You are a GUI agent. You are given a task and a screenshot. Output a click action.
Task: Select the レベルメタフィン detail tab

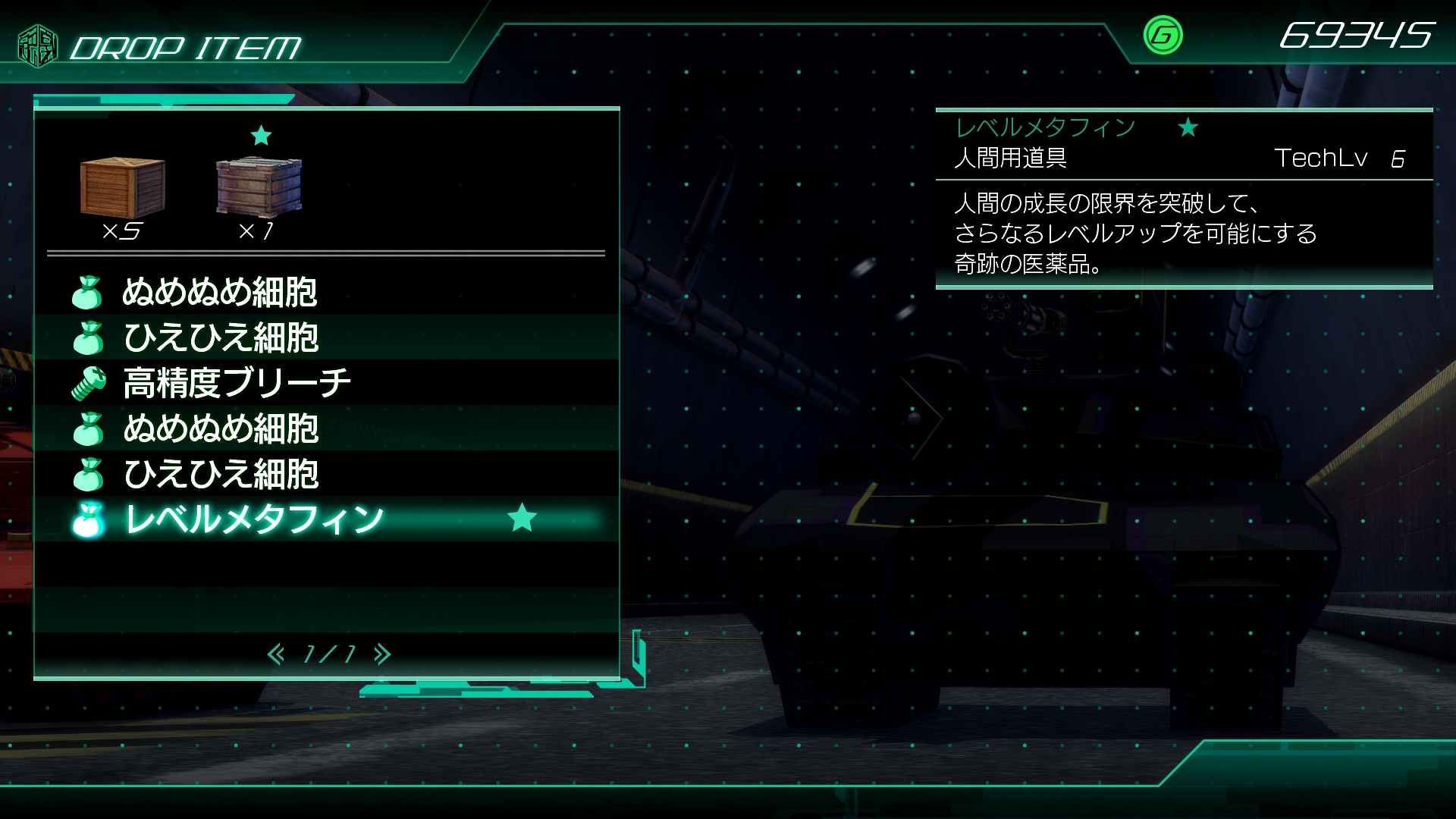click(1044, 127)
